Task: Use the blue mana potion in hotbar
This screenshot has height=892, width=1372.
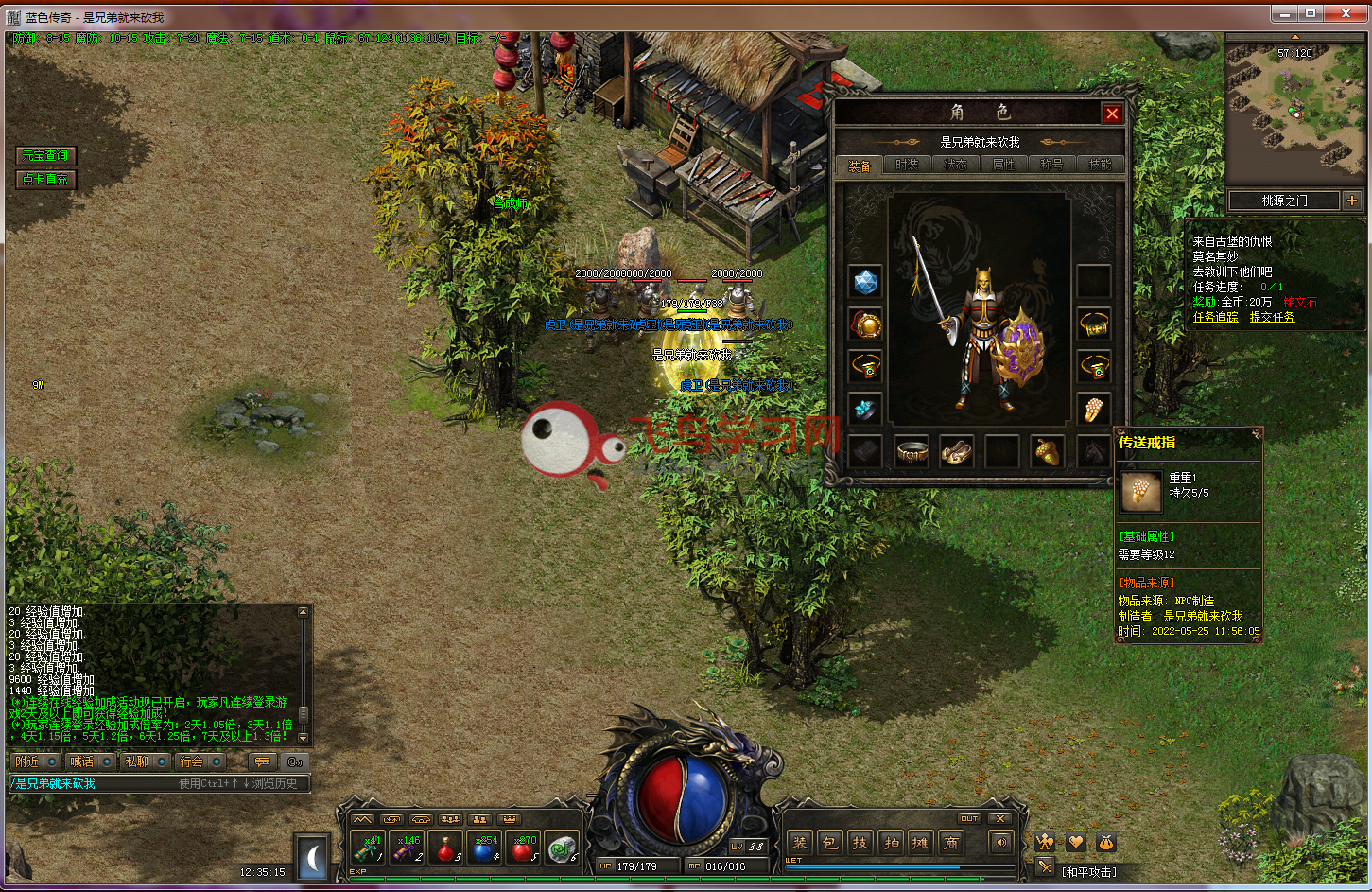Action: click(484, 848)
